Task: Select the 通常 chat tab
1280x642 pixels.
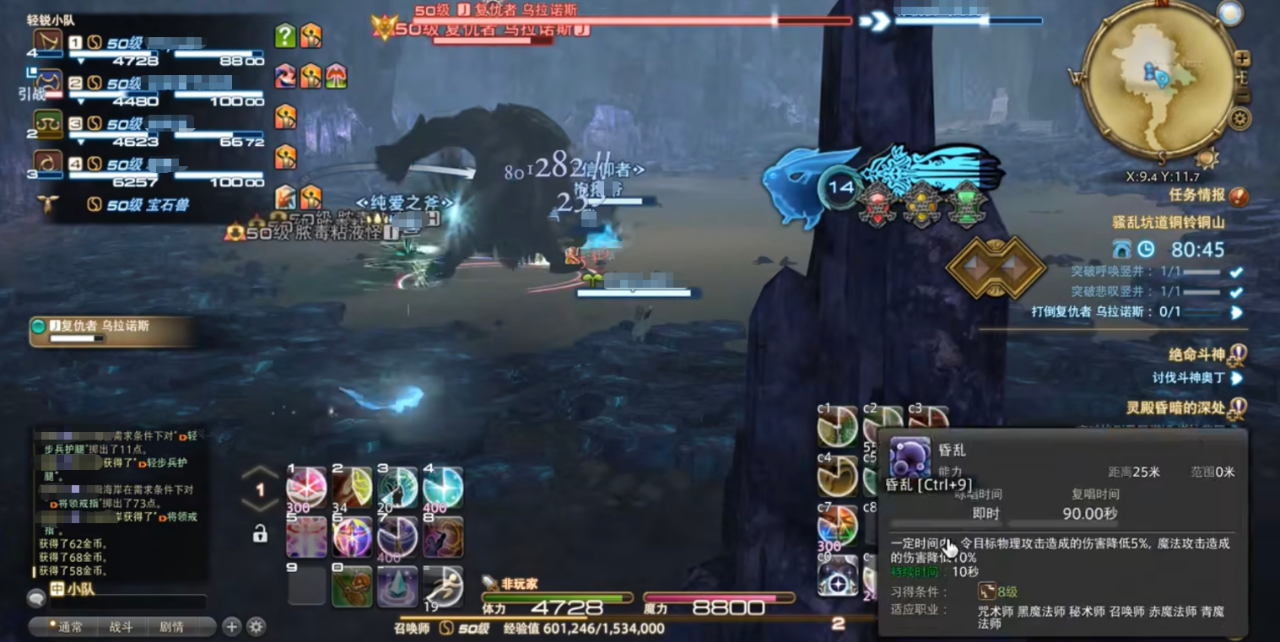Action: tap(70, 627)
